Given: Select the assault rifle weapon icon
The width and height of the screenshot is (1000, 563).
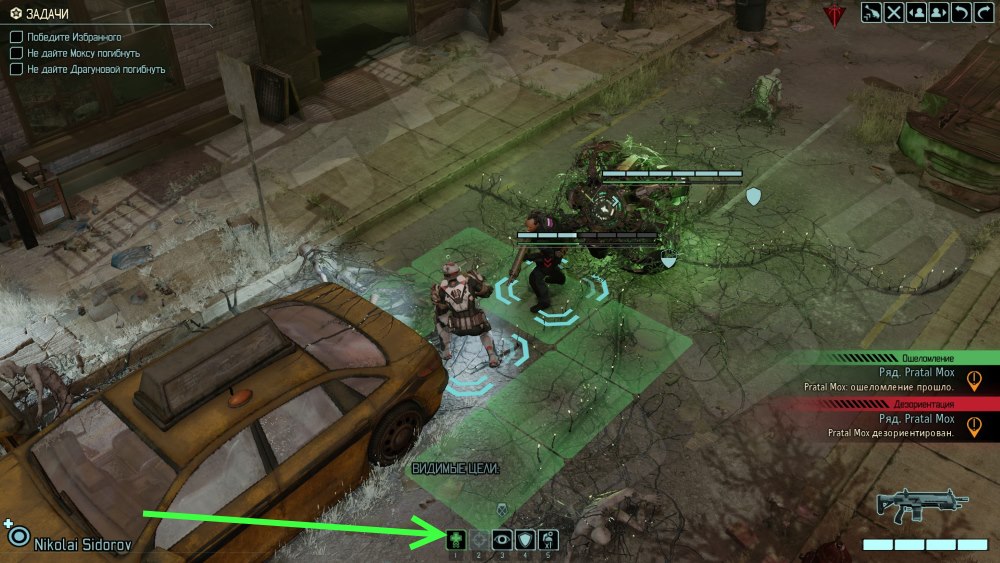Looking at the screenshot, I should 918,506.
